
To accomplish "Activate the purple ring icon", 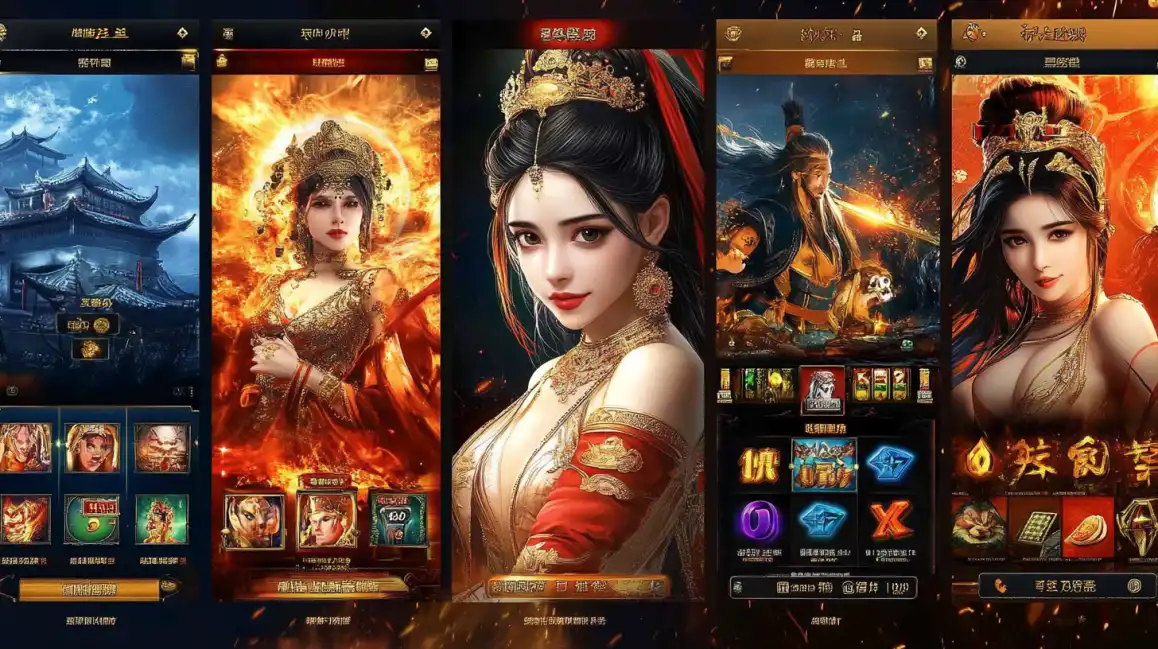I will click(759, 521).
